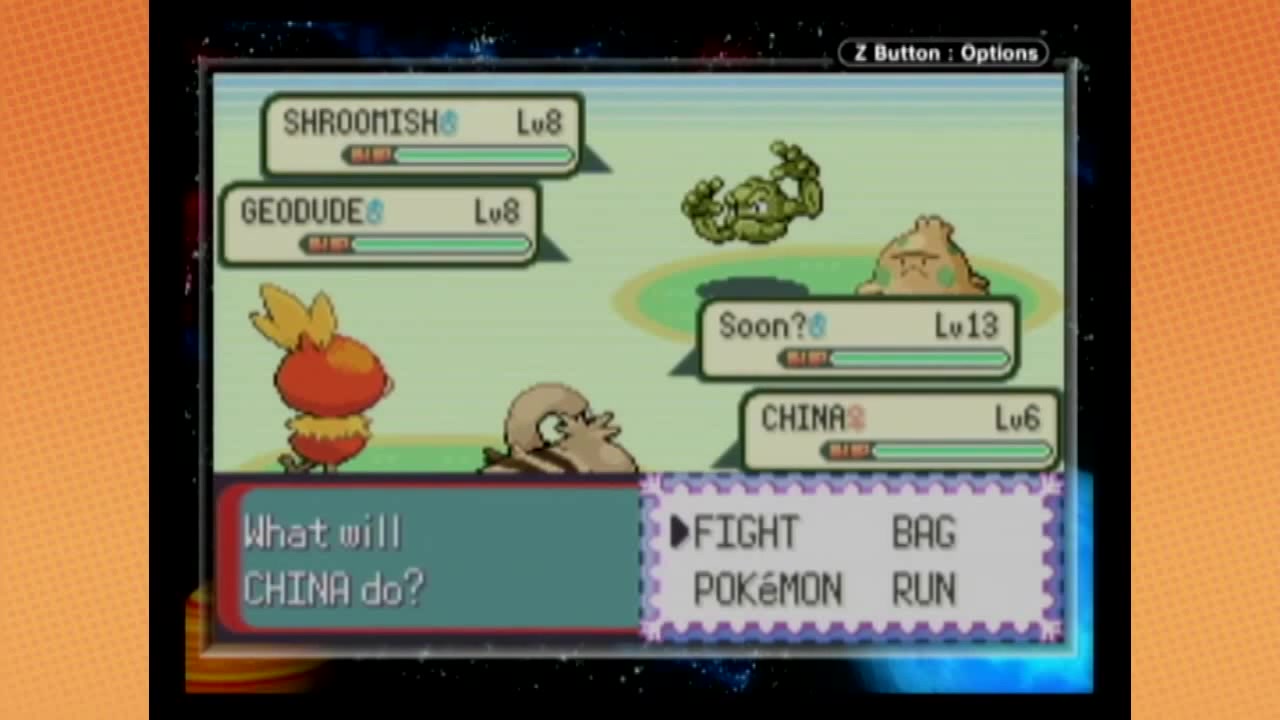1280x720 pixels.
Task: Select RUN to flee battle
Action: (923, 590)
